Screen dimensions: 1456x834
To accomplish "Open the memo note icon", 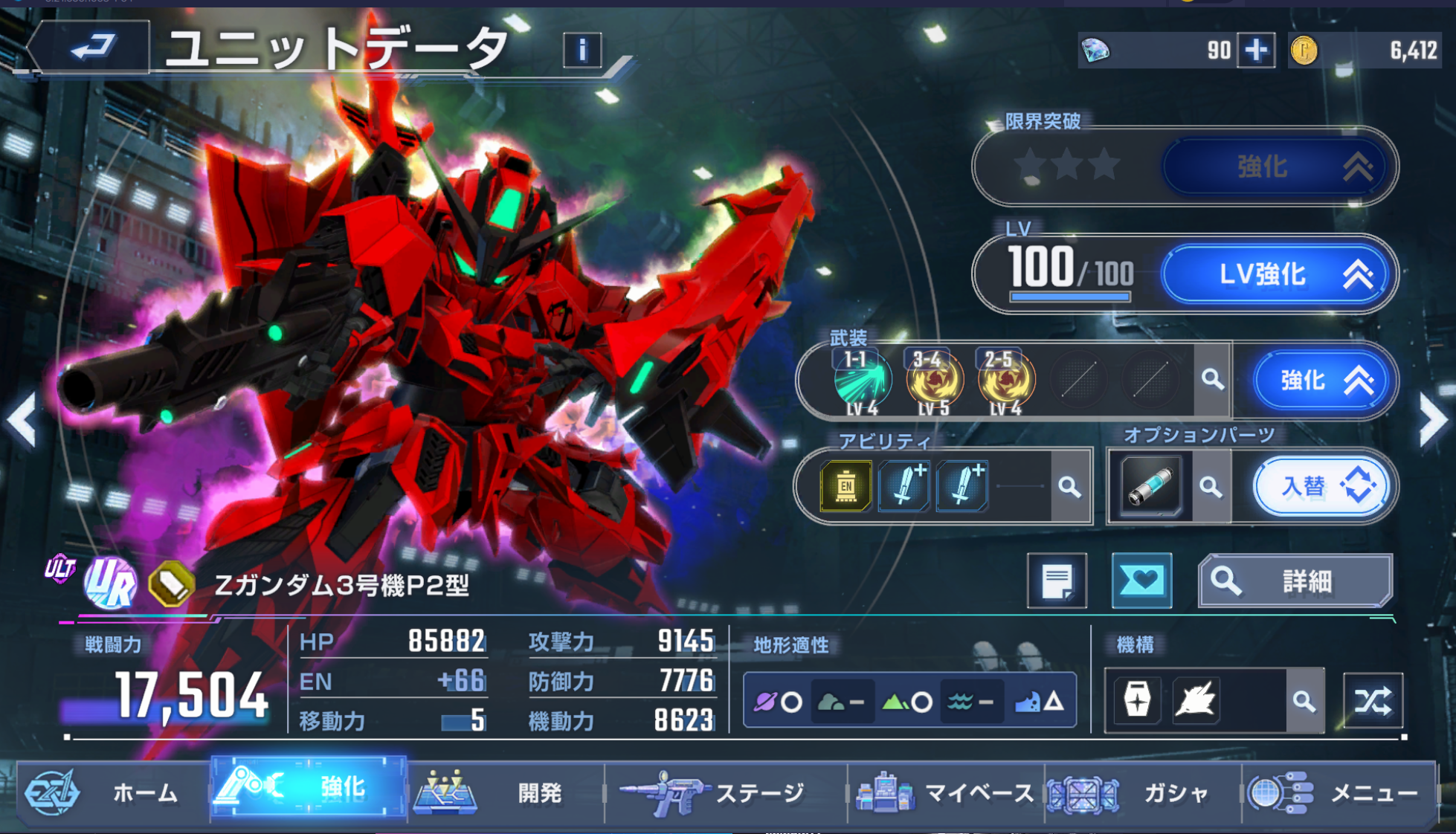I will pos(1057,581).
